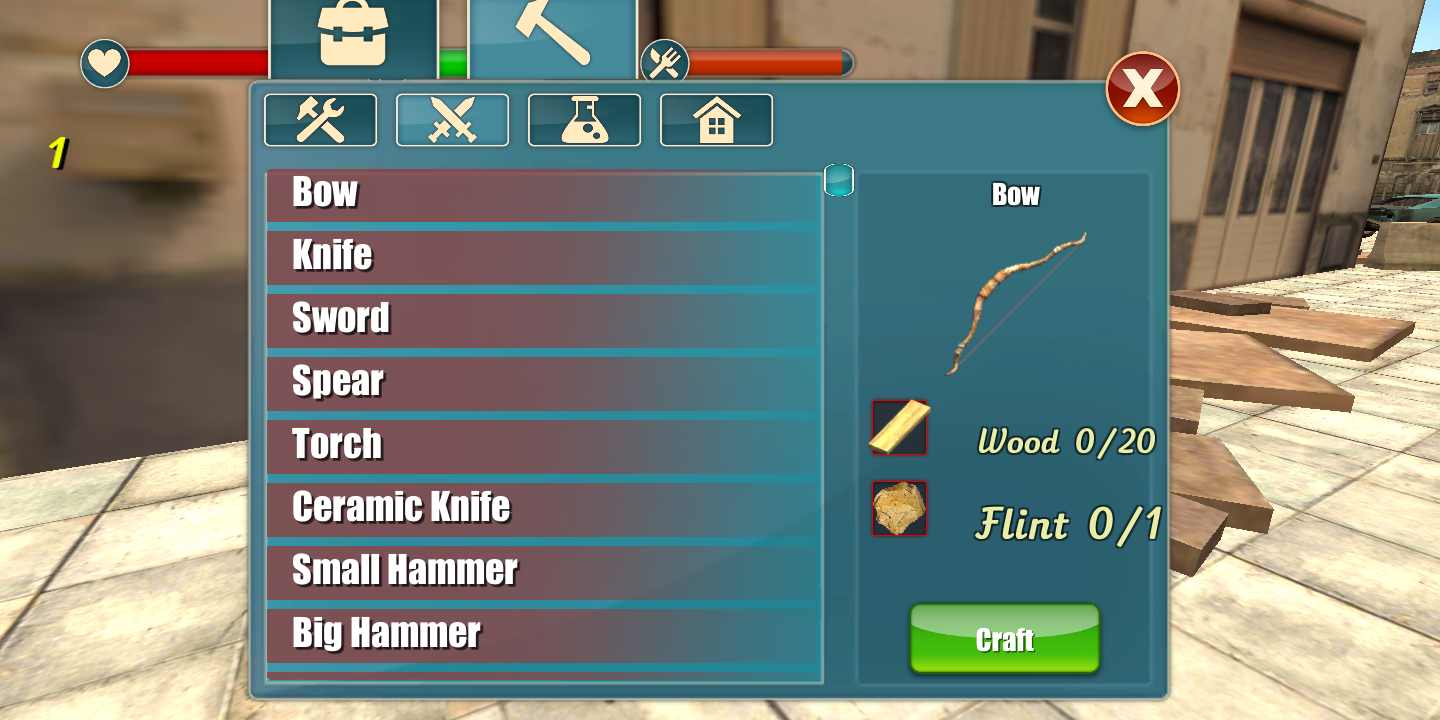The height and width of the screenshot is (720, 1440).
Task: Click the Flint ingredient icon
Action: tap(900, 509)
